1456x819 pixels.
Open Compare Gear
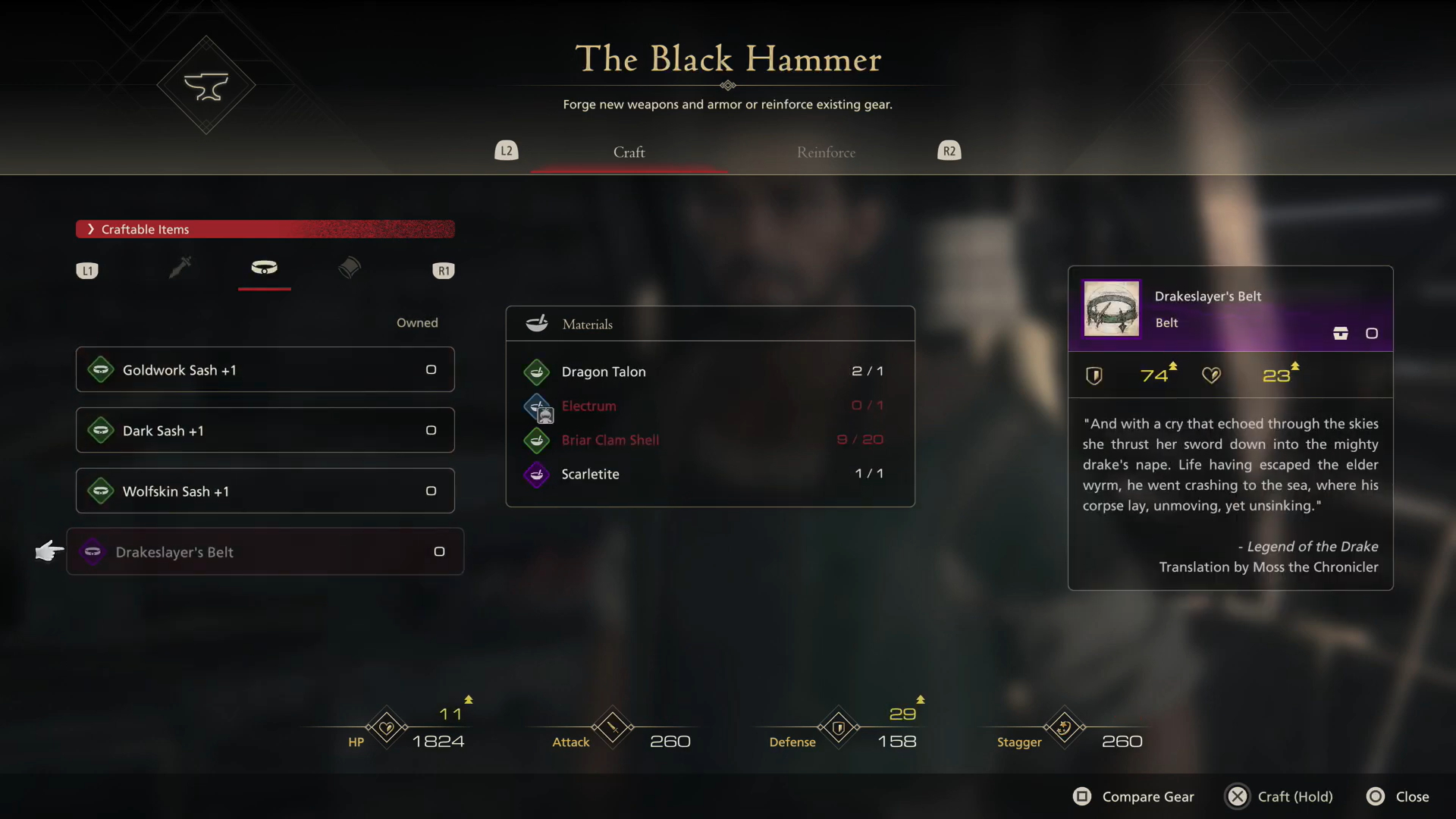[1134, 796]
